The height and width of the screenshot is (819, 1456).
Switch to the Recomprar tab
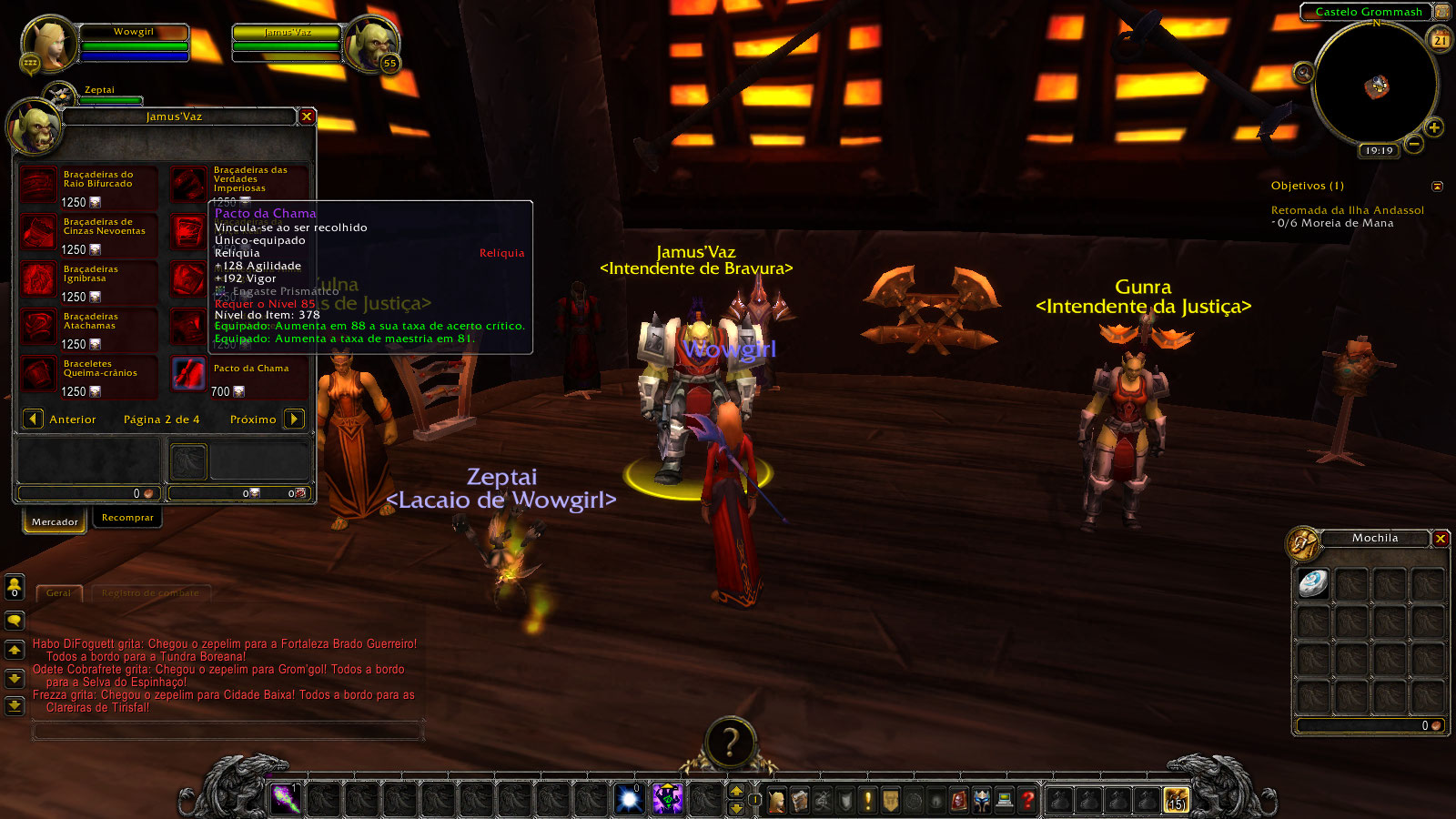[x=127, y=518]
